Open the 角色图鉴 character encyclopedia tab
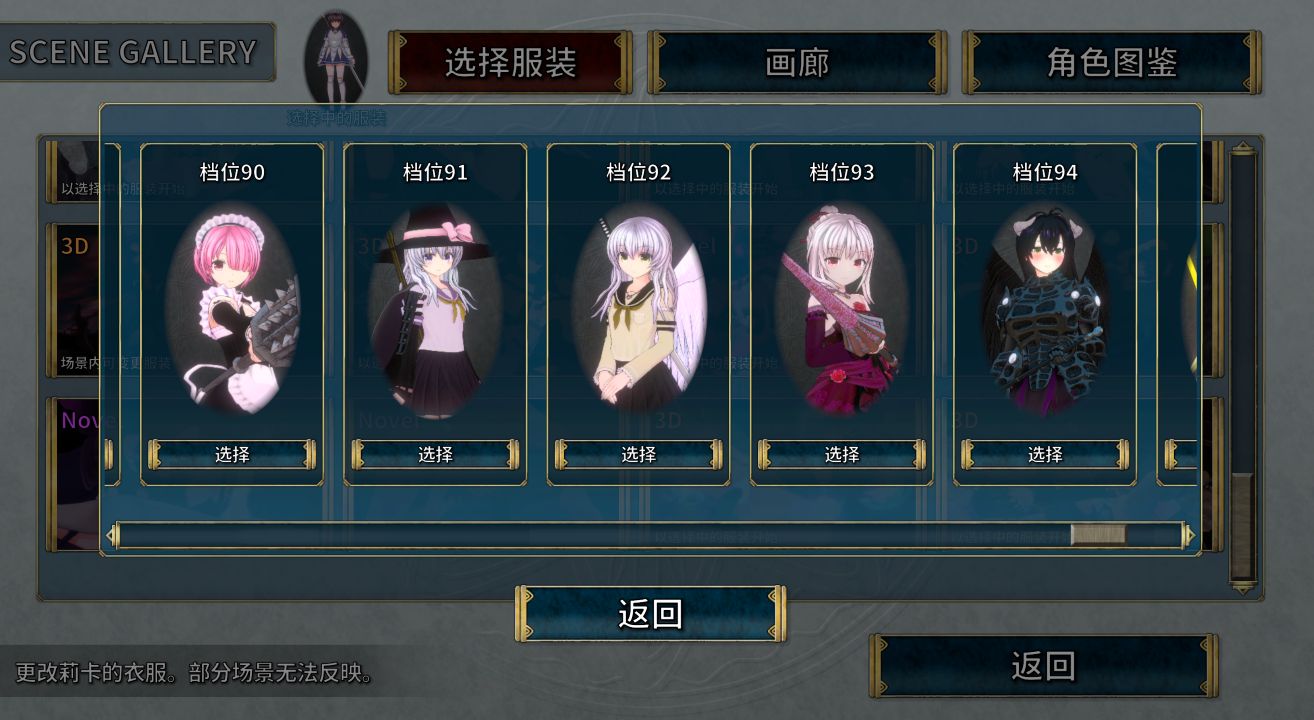 click(1111, 62)
